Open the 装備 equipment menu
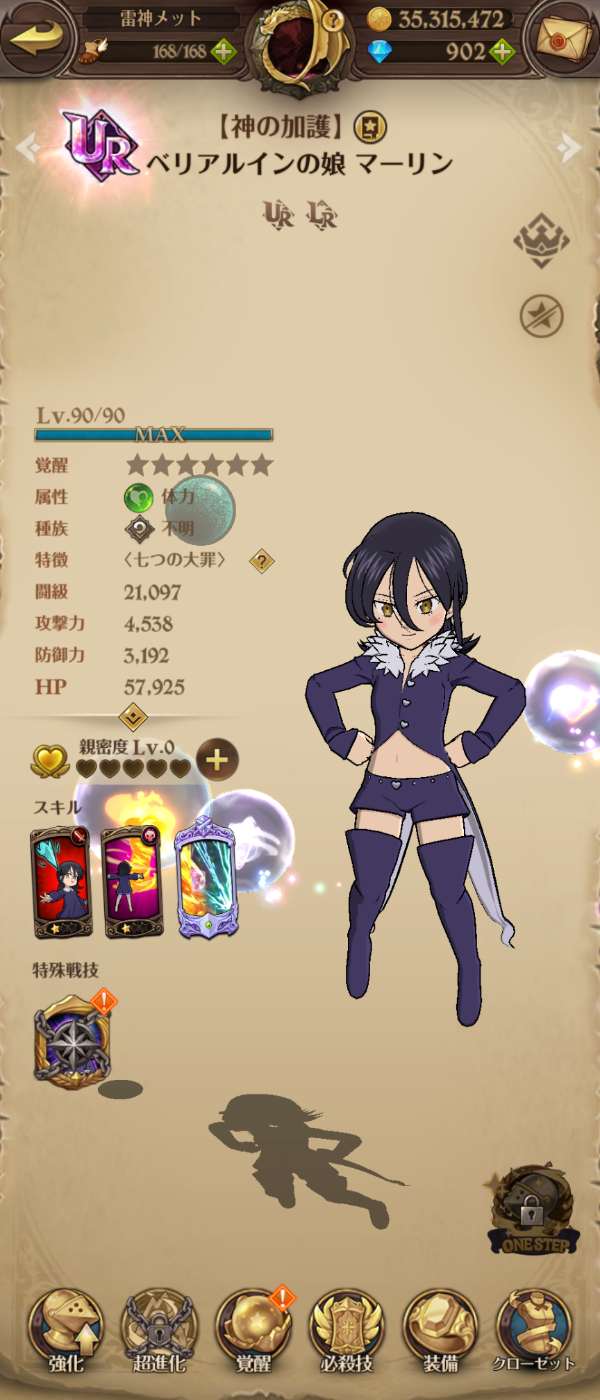 click(441, 1330)
